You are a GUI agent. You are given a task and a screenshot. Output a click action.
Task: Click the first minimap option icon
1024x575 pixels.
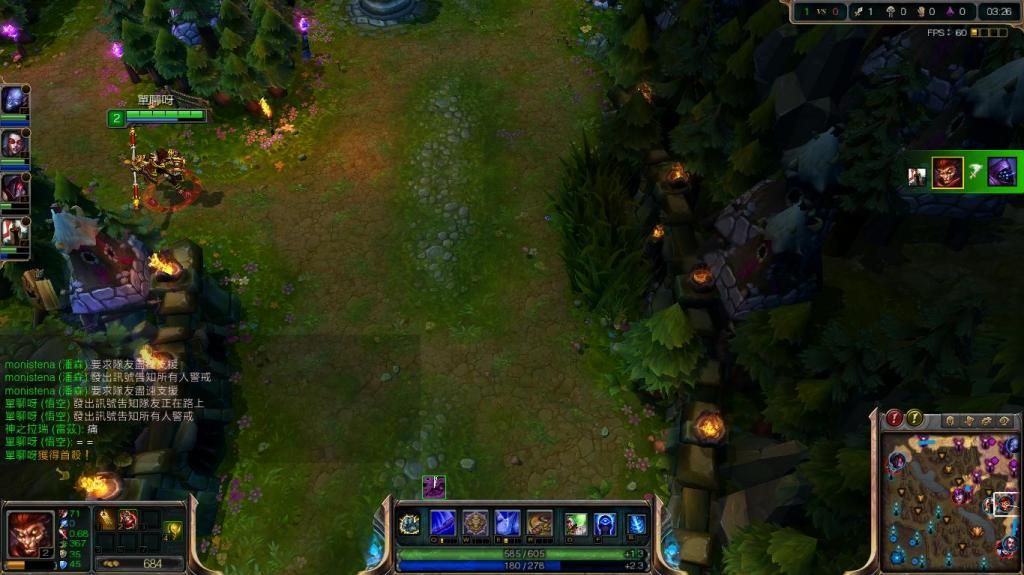(950, 421)
